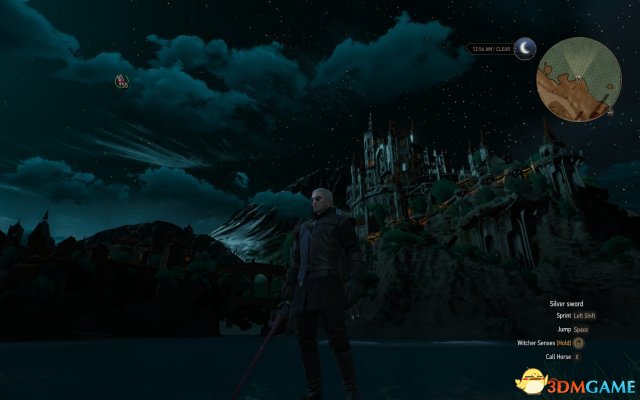Click the crescent moon time-of-day icon
This screenshot has width=640, height=400.
pos(524,48)
